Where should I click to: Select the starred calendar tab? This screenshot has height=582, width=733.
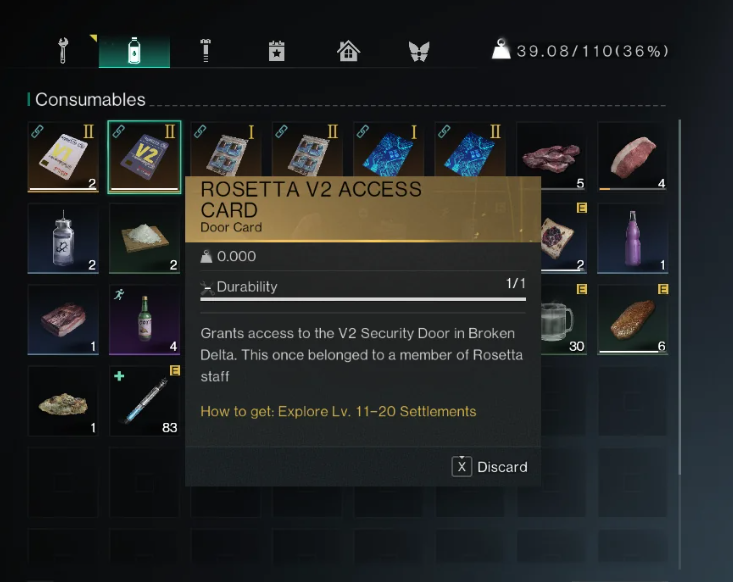click(276, 51)
